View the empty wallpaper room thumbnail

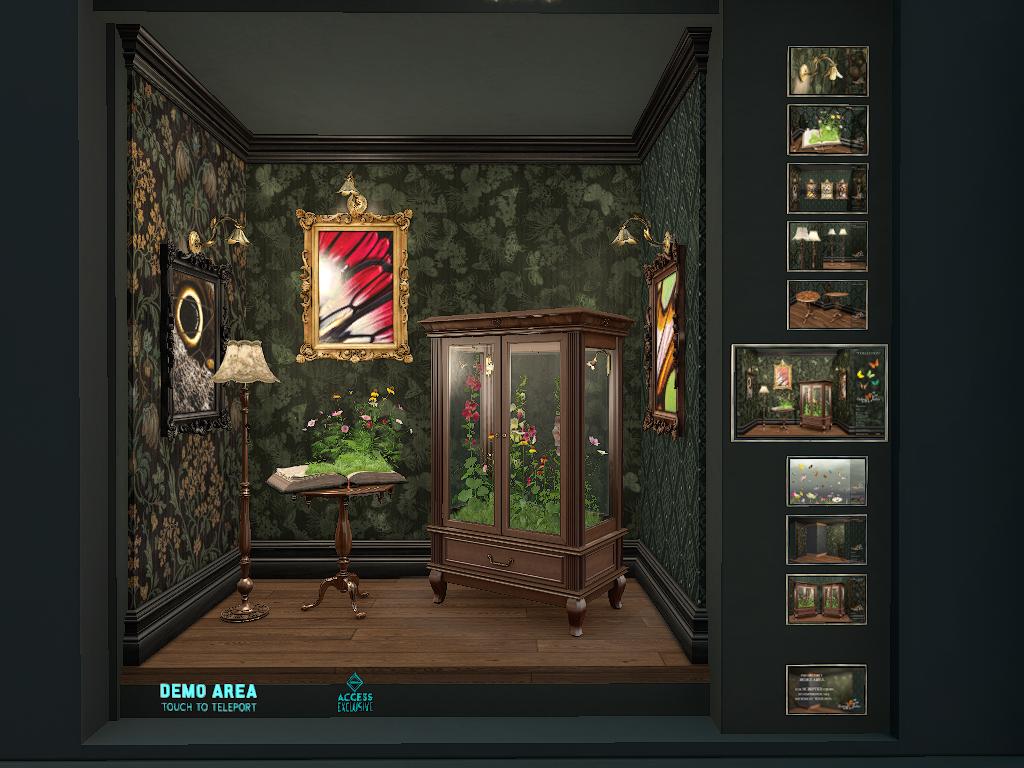click(826, 540)
